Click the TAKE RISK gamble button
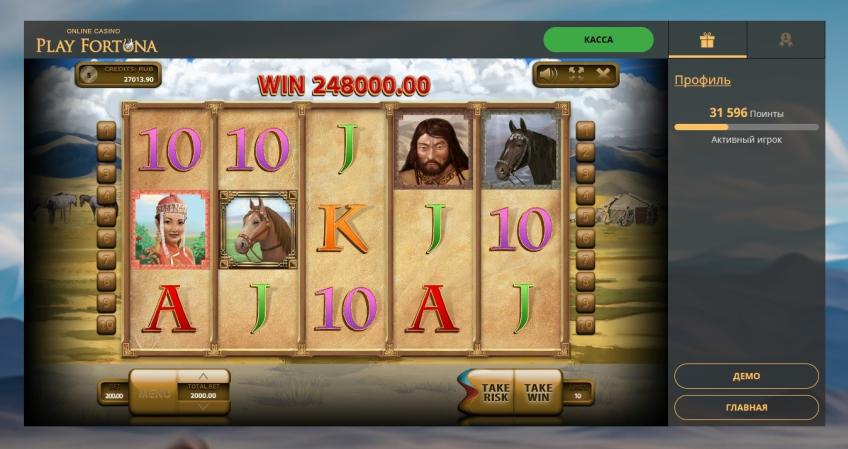 coord(494,391)
